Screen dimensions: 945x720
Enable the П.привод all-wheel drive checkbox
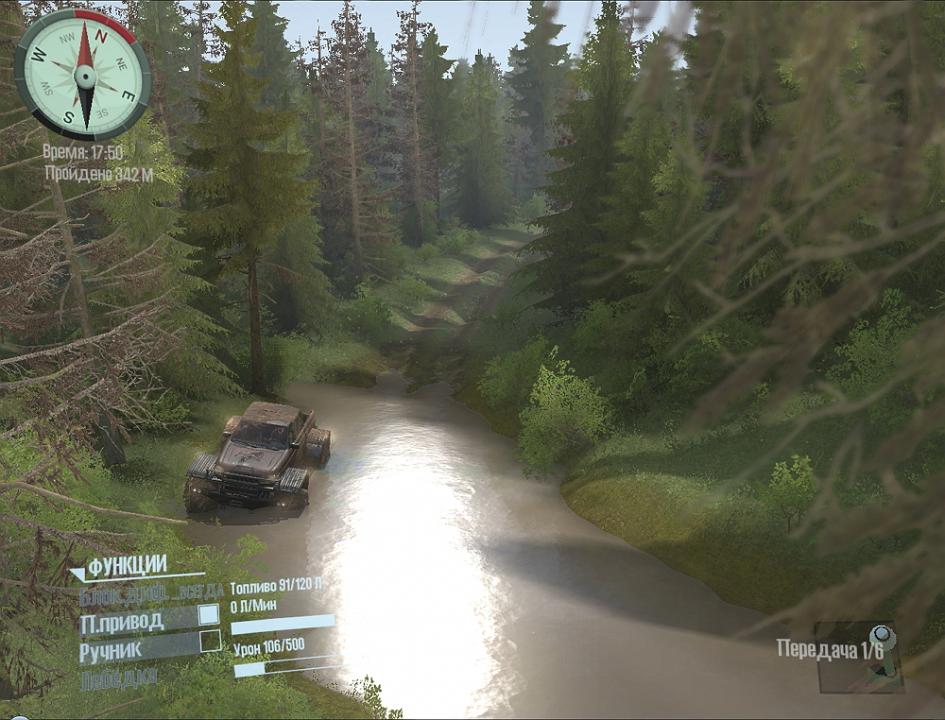[209, 615]
